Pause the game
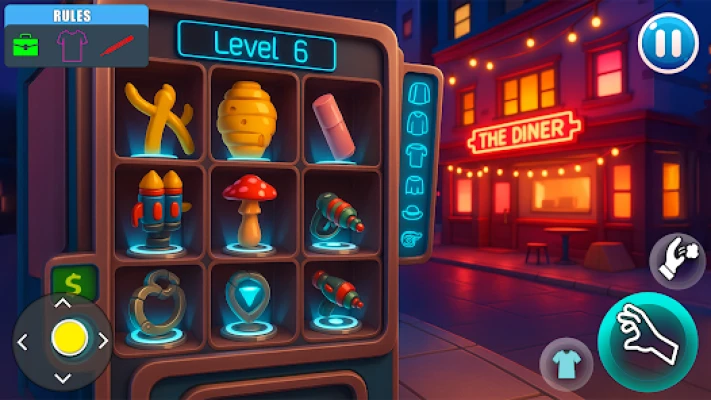Viewport: 711px width, 400px height. pyautogui.click(x=668, y=46)
